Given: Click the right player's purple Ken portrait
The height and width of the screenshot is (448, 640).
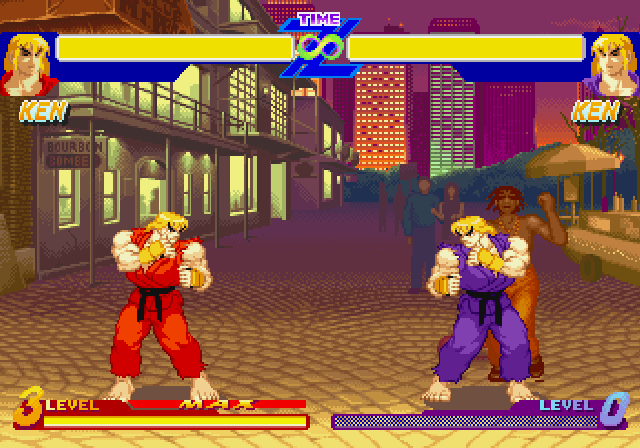Looking at the screenshot, I should (x=611, y=64).
